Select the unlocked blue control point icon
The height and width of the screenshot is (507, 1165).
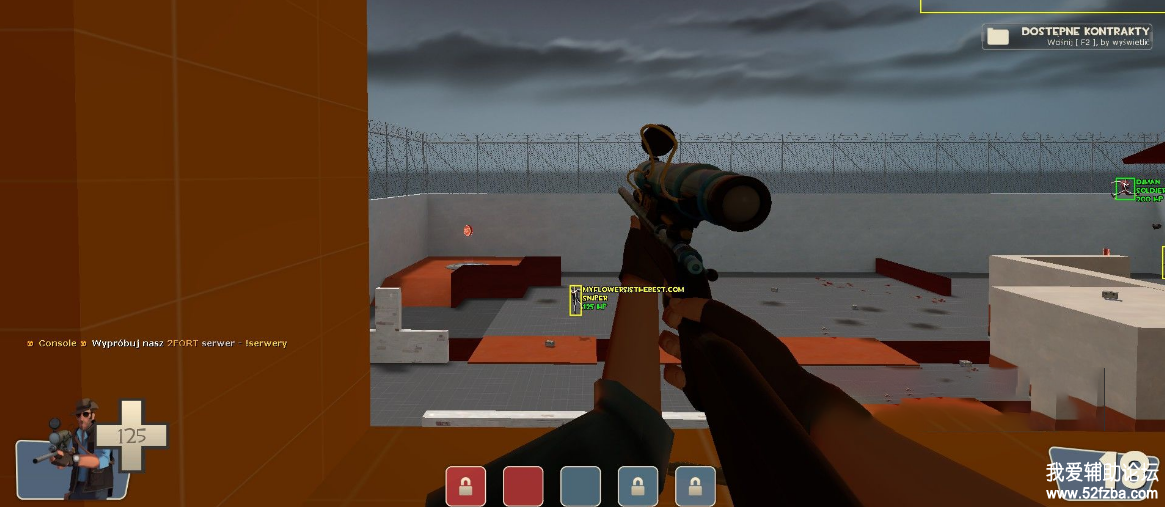point(580,486)
